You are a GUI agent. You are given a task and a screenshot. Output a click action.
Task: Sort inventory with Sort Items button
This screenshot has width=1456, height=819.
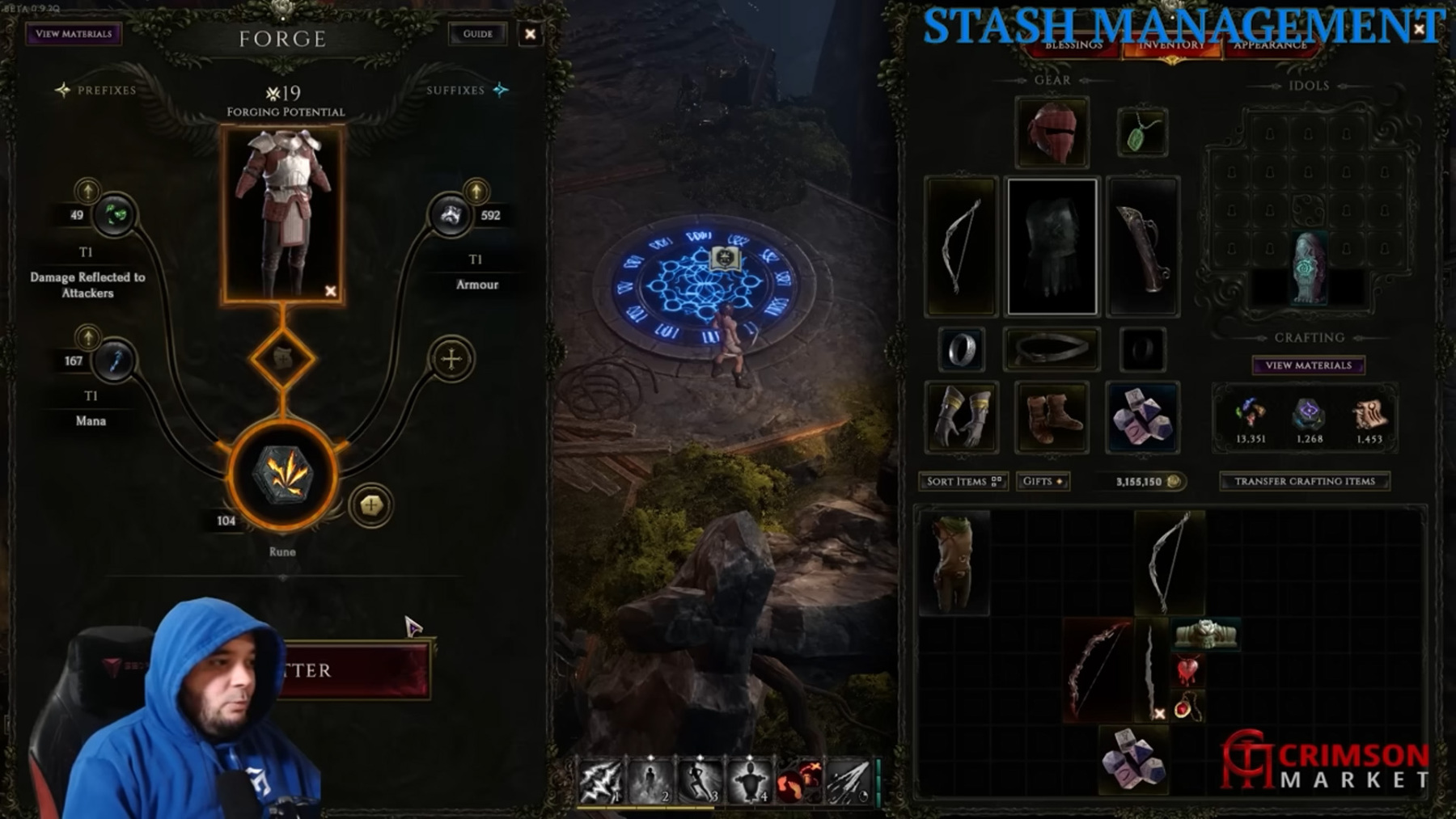[963, 481]
